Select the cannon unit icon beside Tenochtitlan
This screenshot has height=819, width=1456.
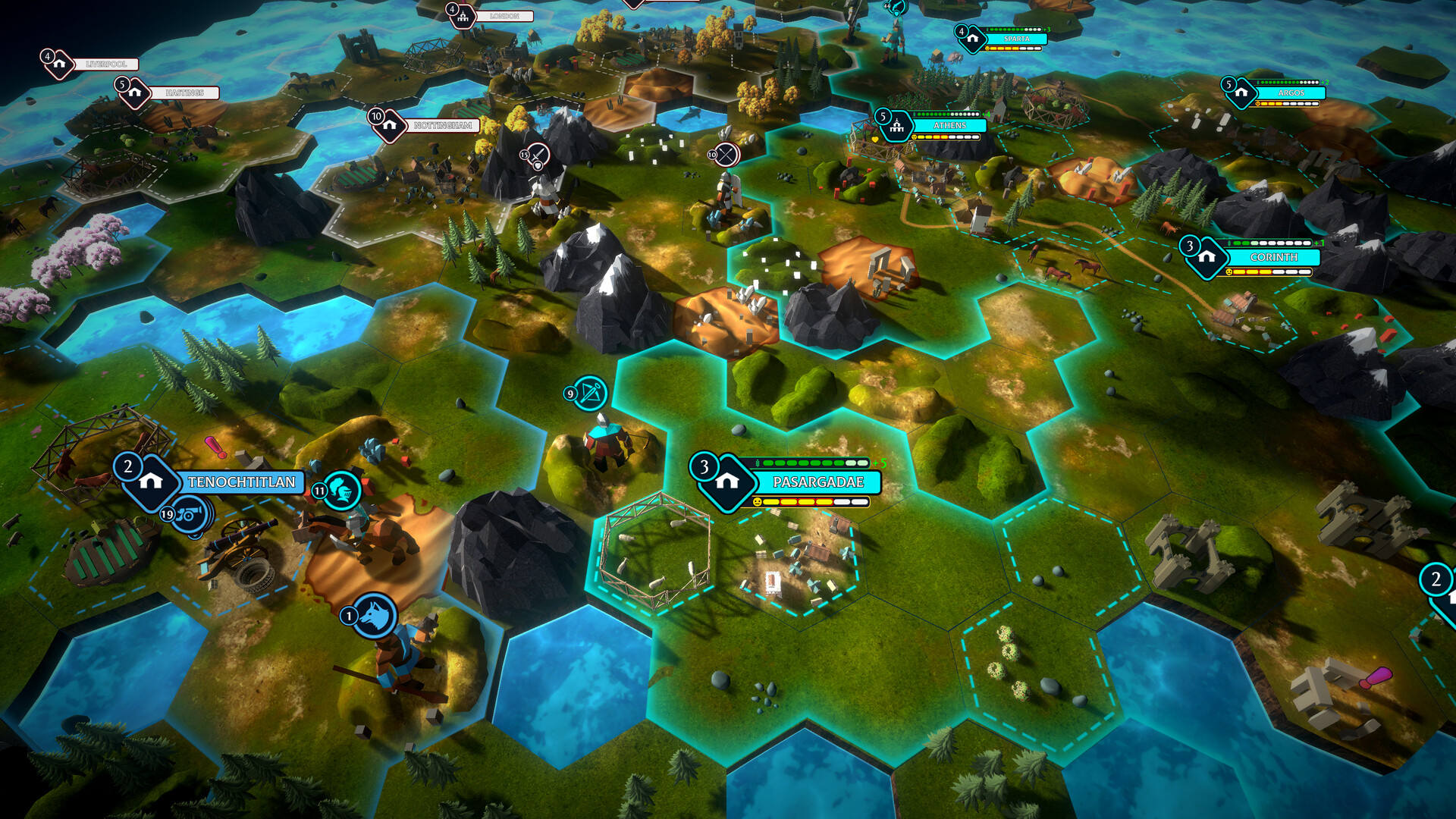point(191,513)
